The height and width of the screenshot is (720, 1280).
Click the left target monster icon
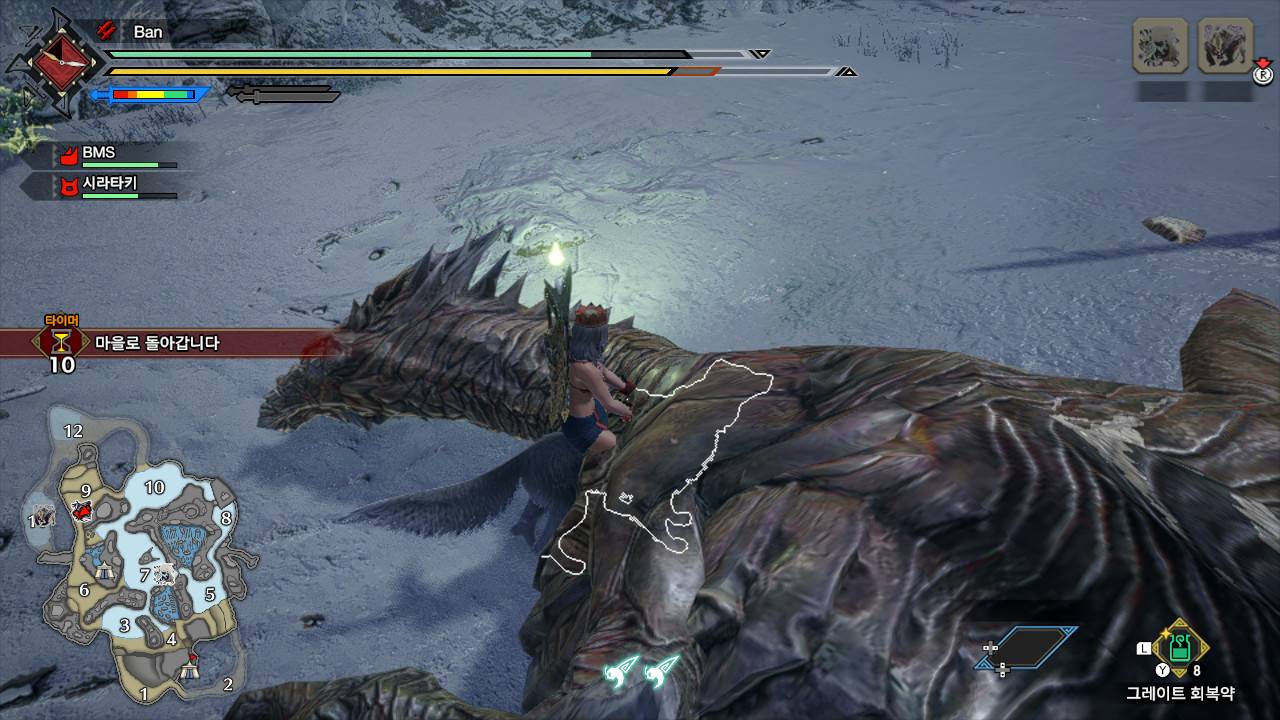point(1160,45)
